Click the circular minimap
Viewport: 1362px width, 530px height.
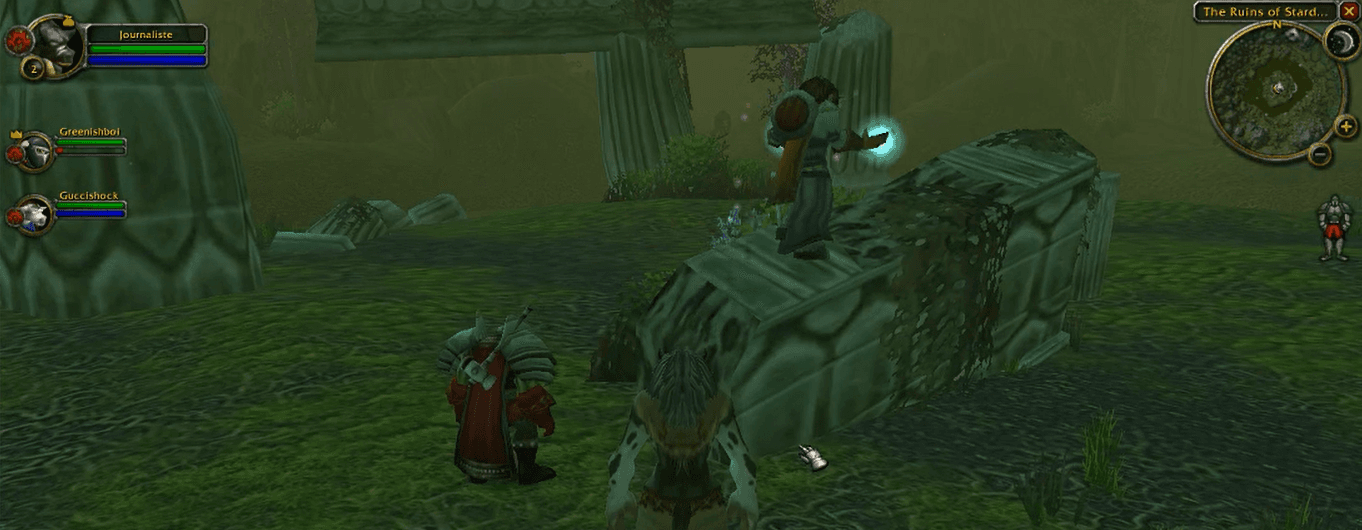click(x=1272, y=91)
